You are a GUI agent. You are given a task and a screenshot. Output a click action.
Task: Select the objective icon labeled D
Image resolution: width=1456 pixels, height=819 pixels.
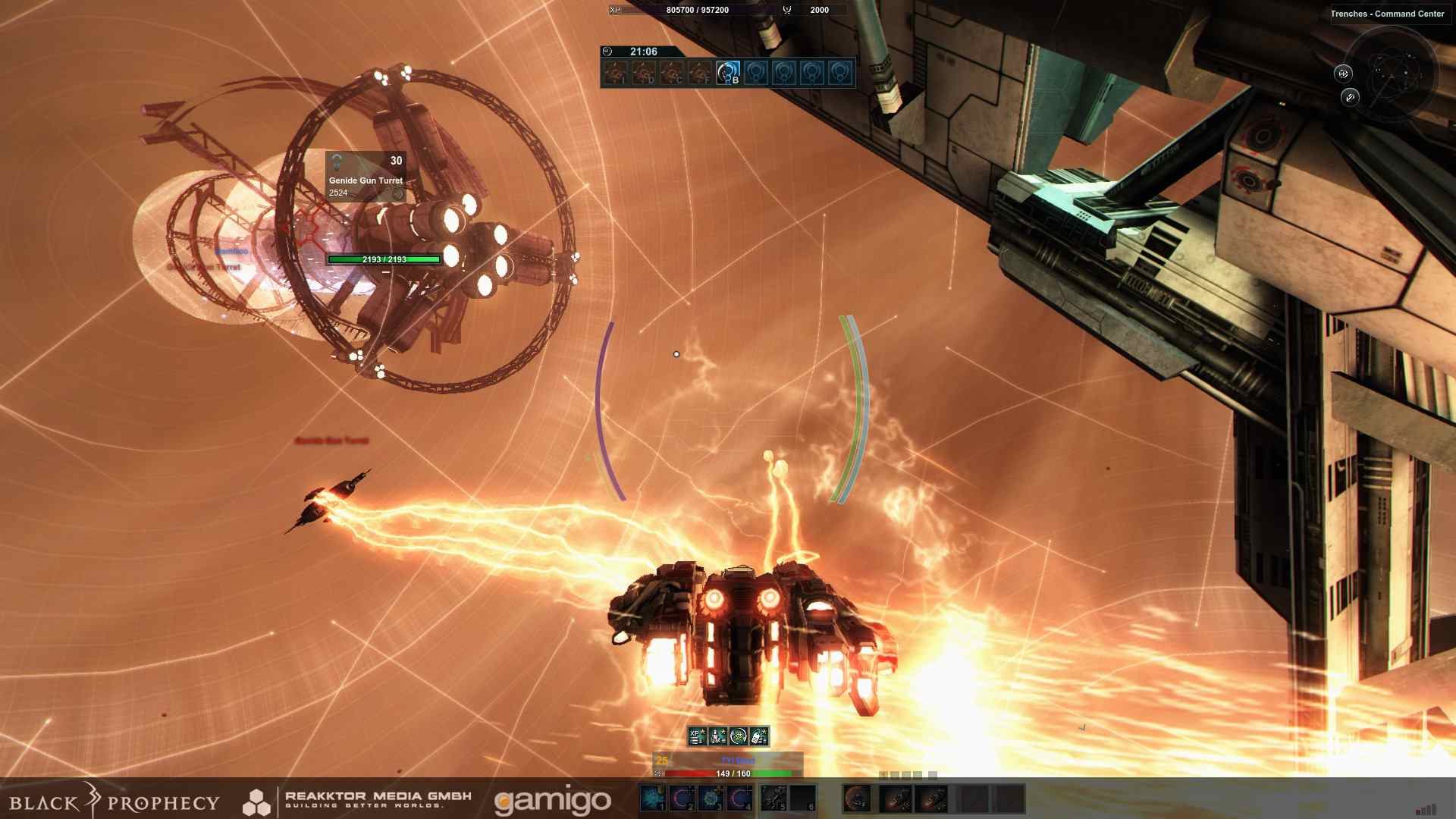pyautogui.click(x=643, y=74)
